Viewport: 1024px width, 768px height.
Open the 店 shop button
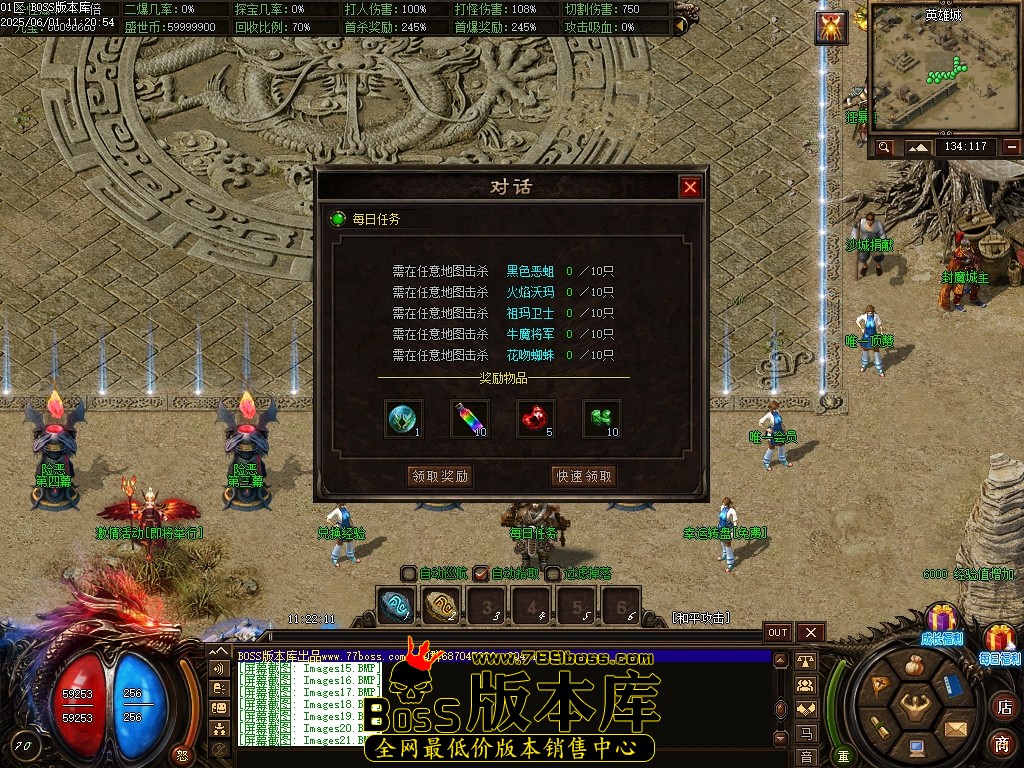(x=1003, y=707)
